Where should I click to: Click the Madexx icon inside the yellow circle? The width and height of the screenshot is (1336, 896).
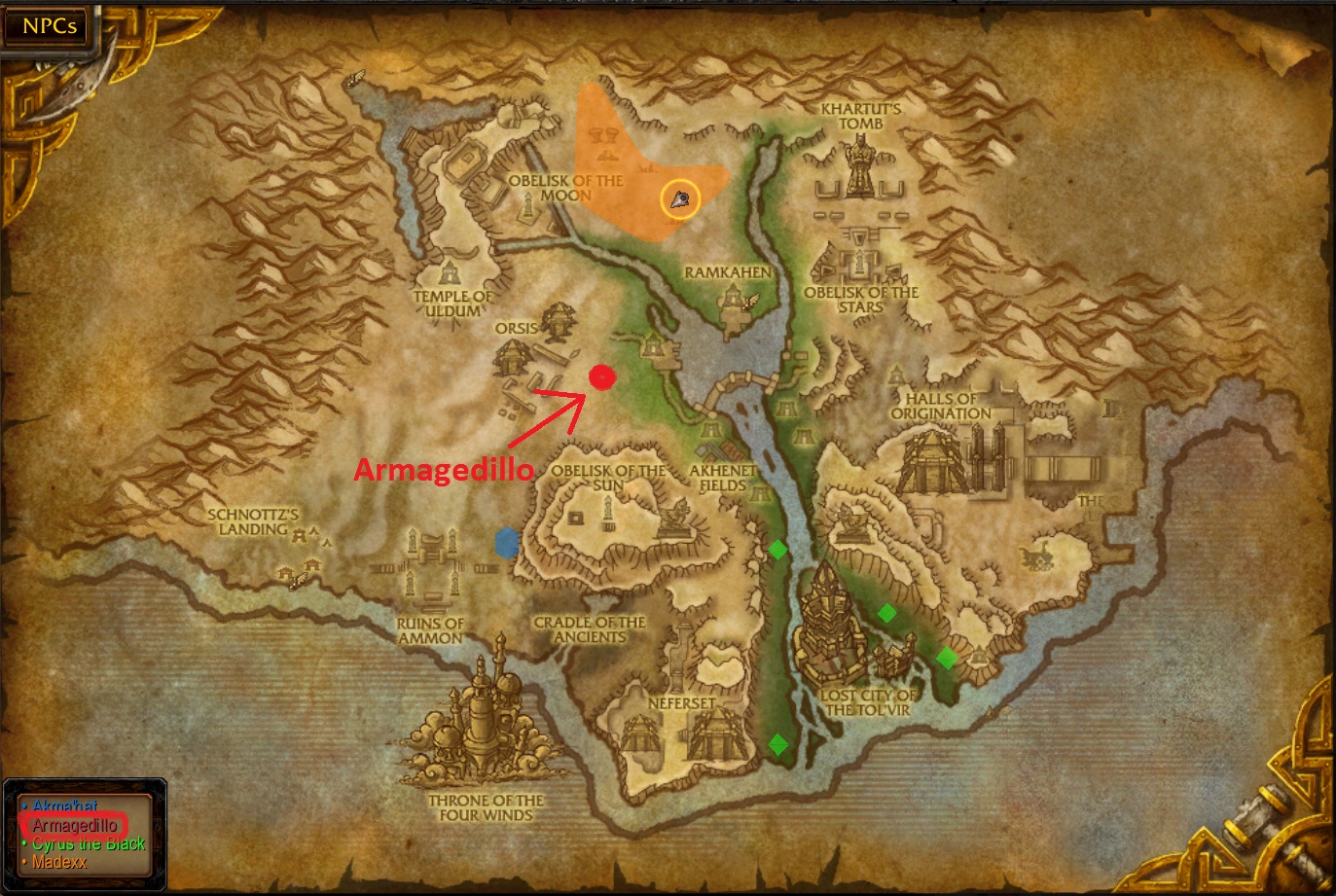(679, 198)
